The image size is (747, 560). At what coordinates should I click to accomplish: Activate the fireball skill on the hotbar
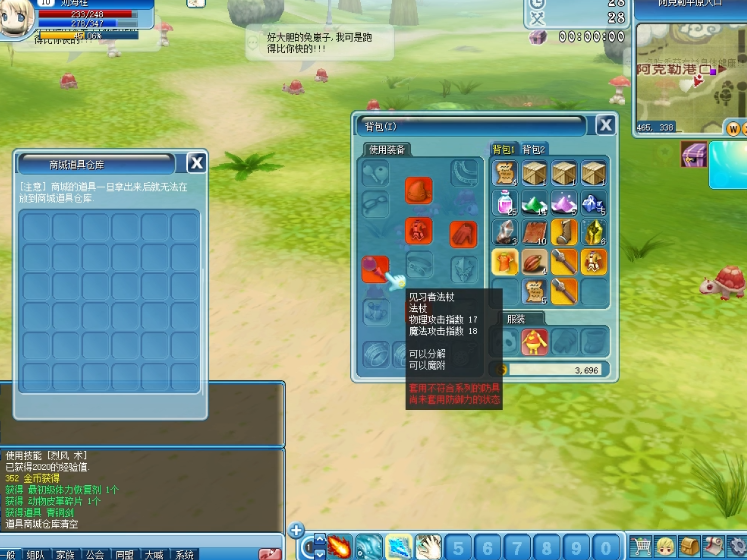pyautogui.click(x=339, y=547)
